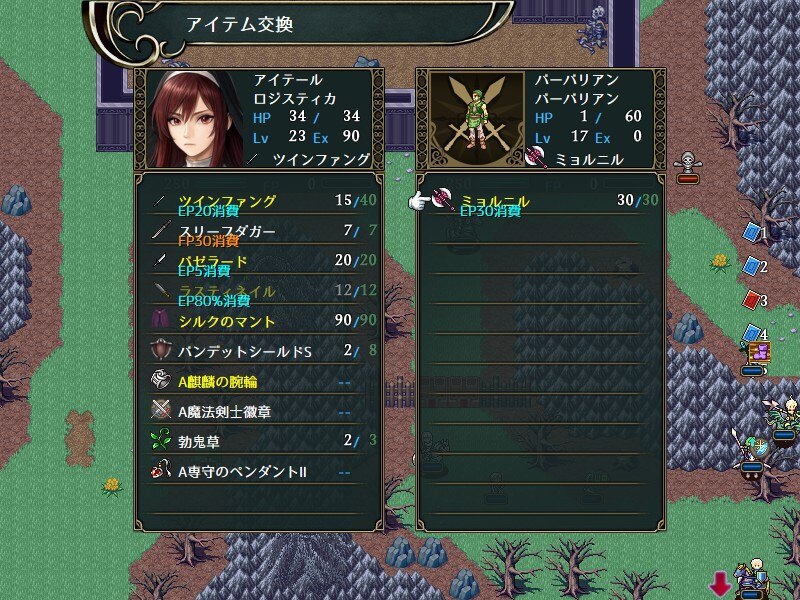
Task: Pick the A魔法剣士徽章 item
Action: [x=257, y=411]
